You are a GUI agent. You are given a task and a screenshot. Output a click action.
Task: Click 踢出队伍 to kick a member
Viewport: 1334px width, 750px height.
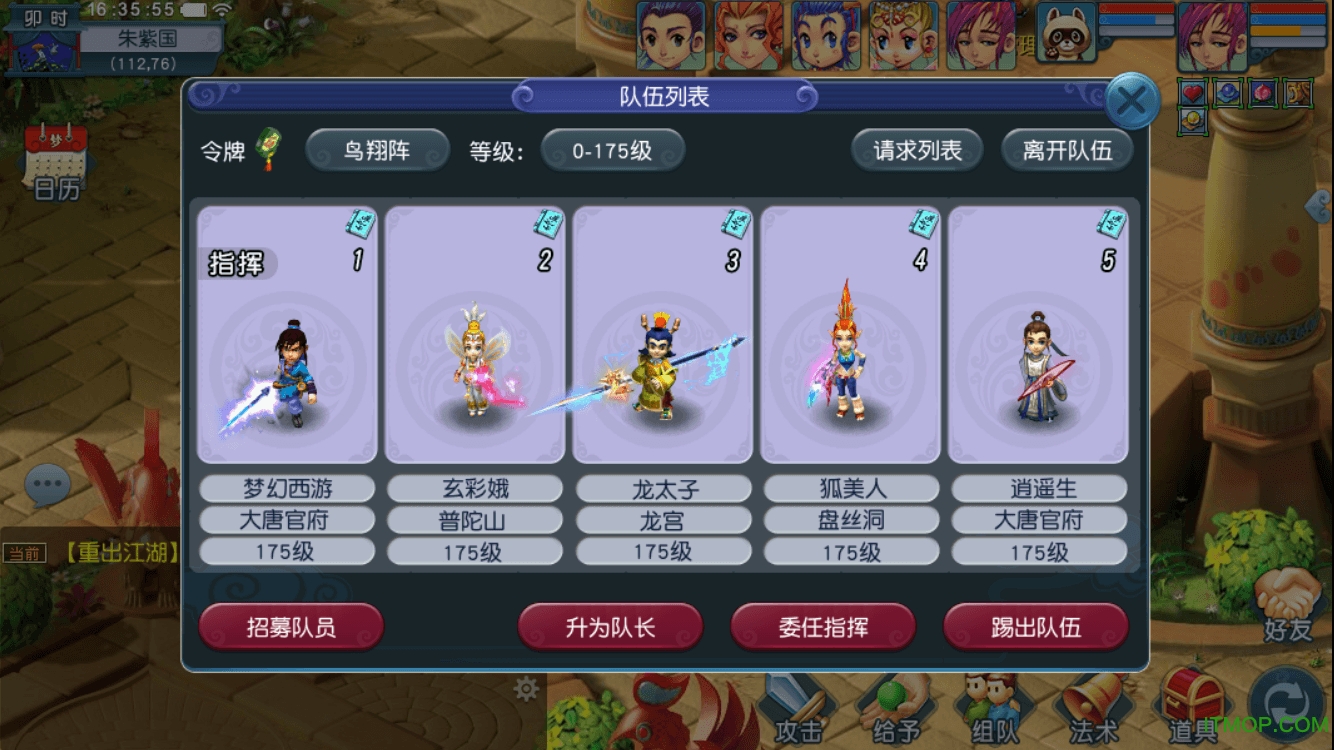tap(1036, 628)
